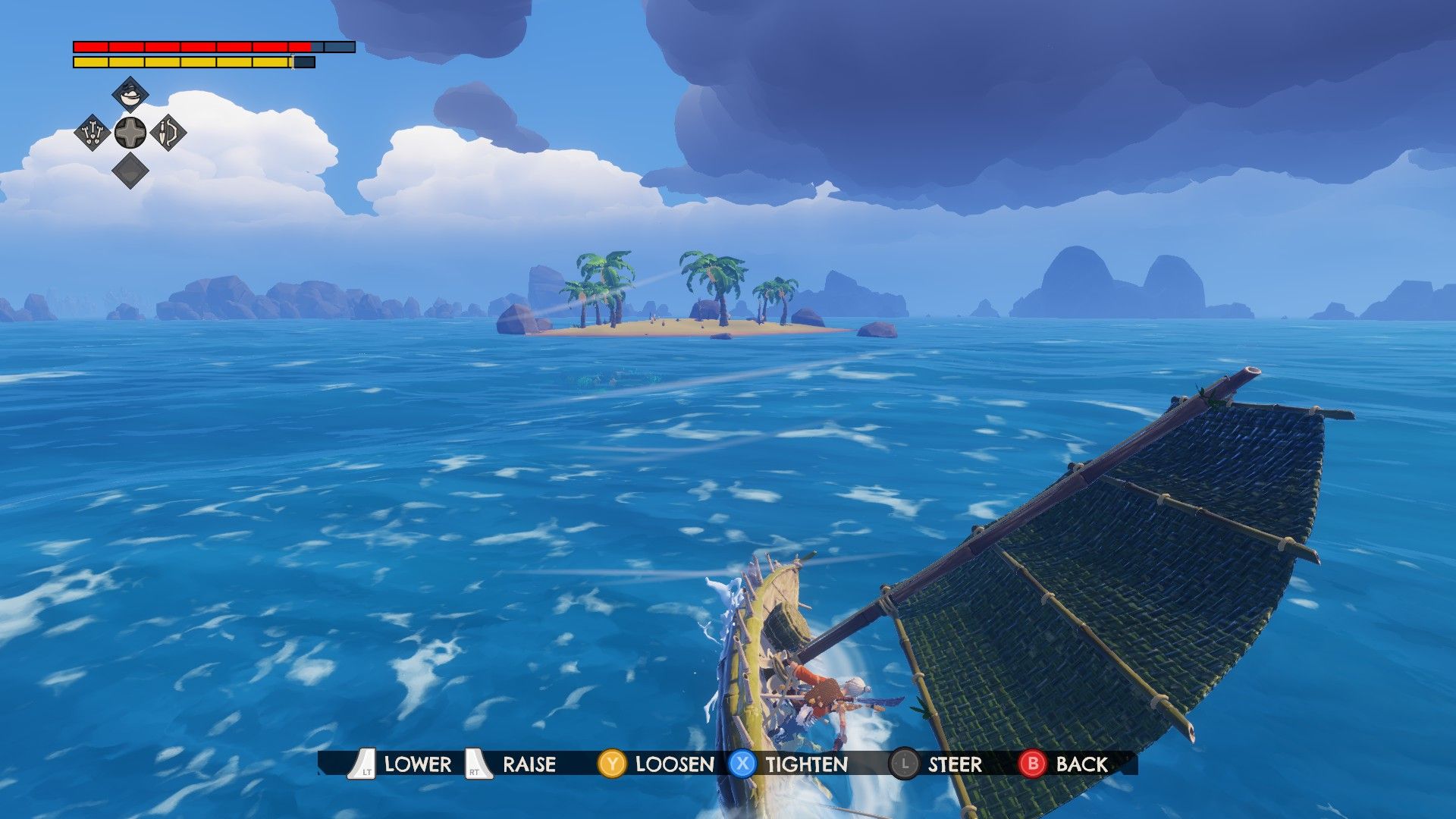Viewport: 1456px width, 819px height.
Task: Click the yellow Y button icon
Action: point(611,764)
